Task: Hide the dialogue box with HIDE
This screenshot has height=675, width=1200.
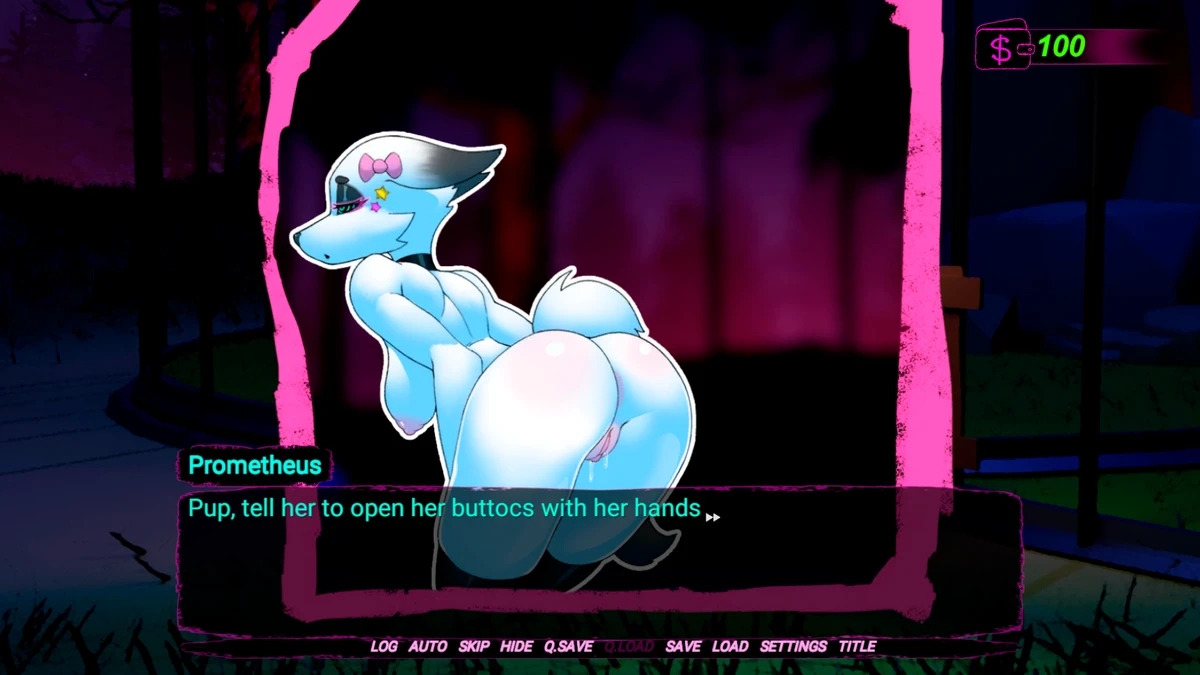Action: [516, 646]
